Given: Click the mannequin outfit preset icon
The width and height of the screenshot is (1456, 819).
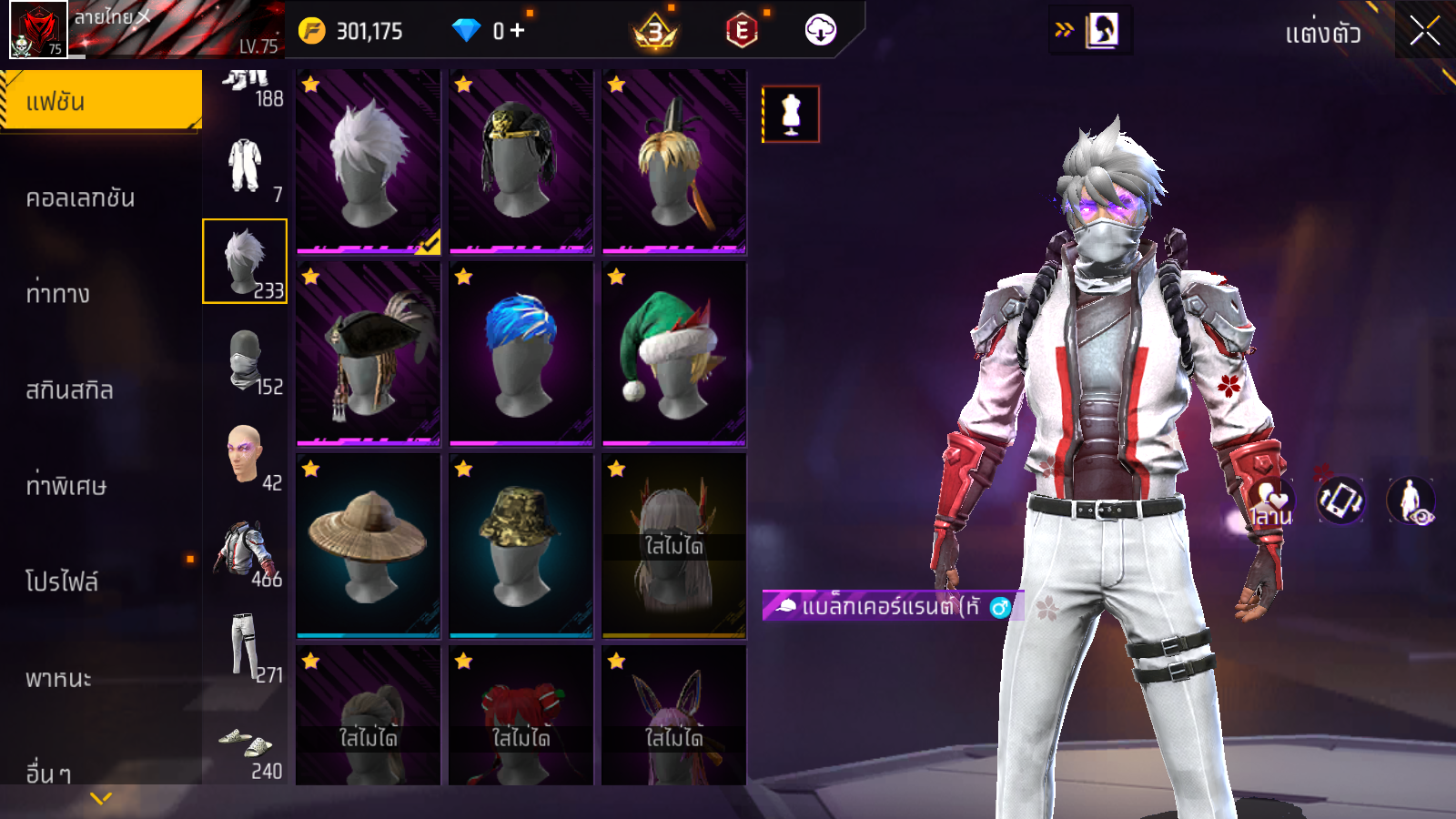Looking at the screenshot, I should tap(791, 115).
